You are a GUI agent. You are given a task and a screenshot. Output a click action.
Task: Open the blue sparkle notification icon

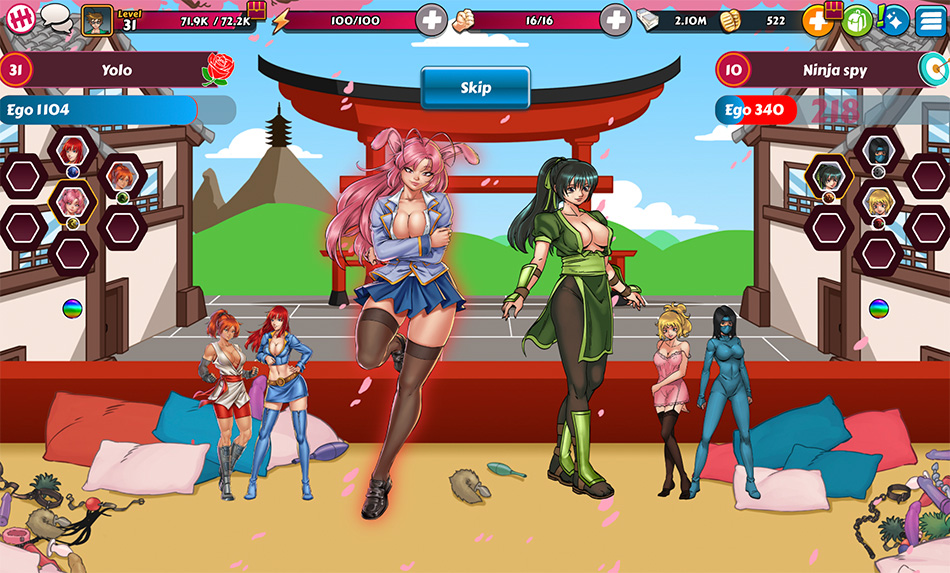(x=893, y=20)
